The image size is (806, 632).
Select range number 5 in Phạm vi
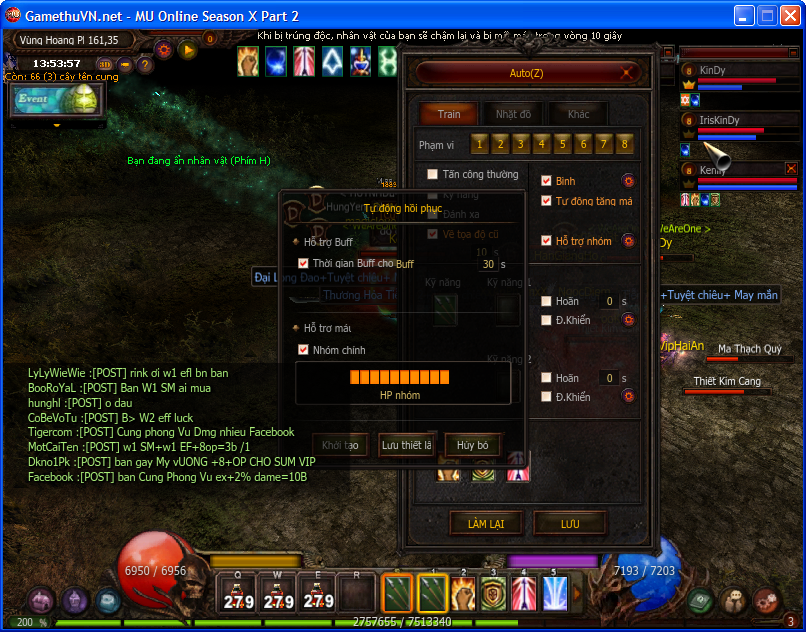pyautogui.click(x=563, y=144)
